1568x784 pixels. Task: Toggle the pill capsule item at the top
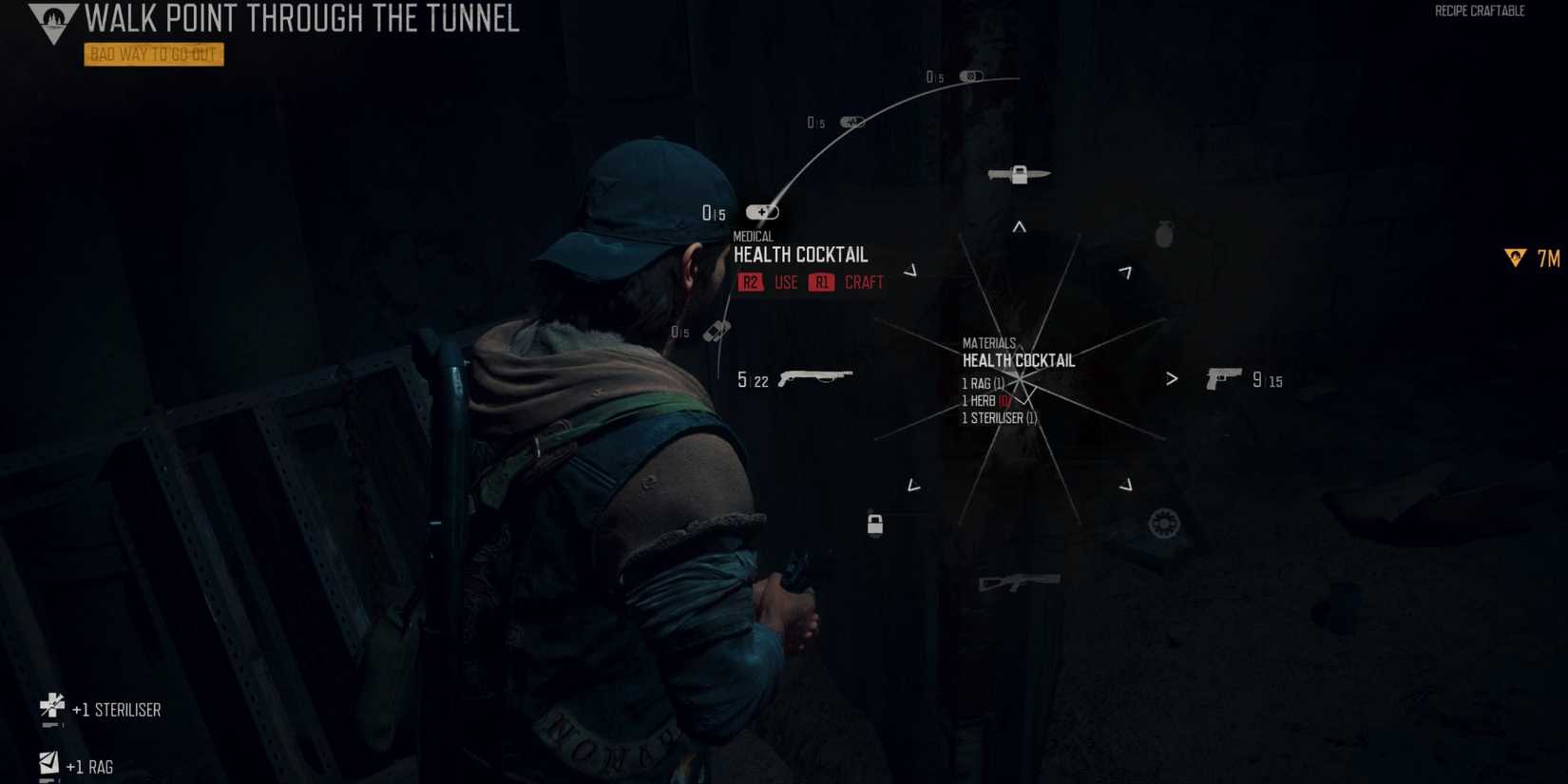tap(969, 76)
